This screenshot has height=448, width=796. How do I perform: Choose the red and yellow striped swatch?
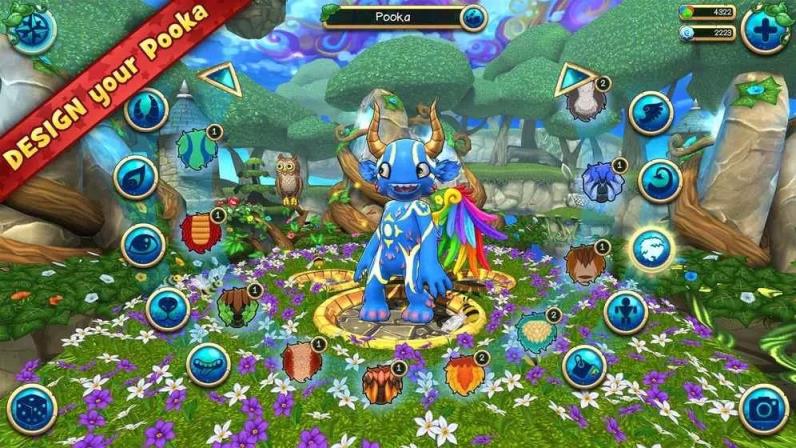(x=201, y=232)
